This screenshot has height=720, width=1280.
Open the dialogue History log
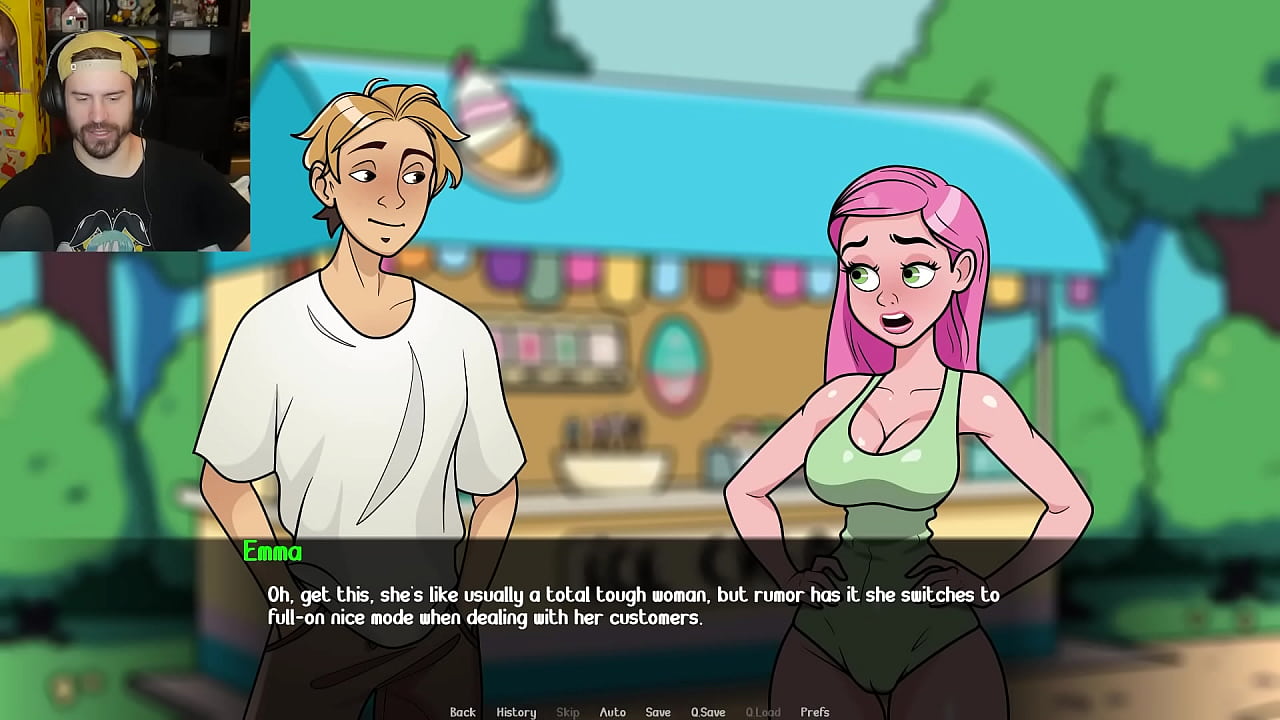click(x=516, y=712)
